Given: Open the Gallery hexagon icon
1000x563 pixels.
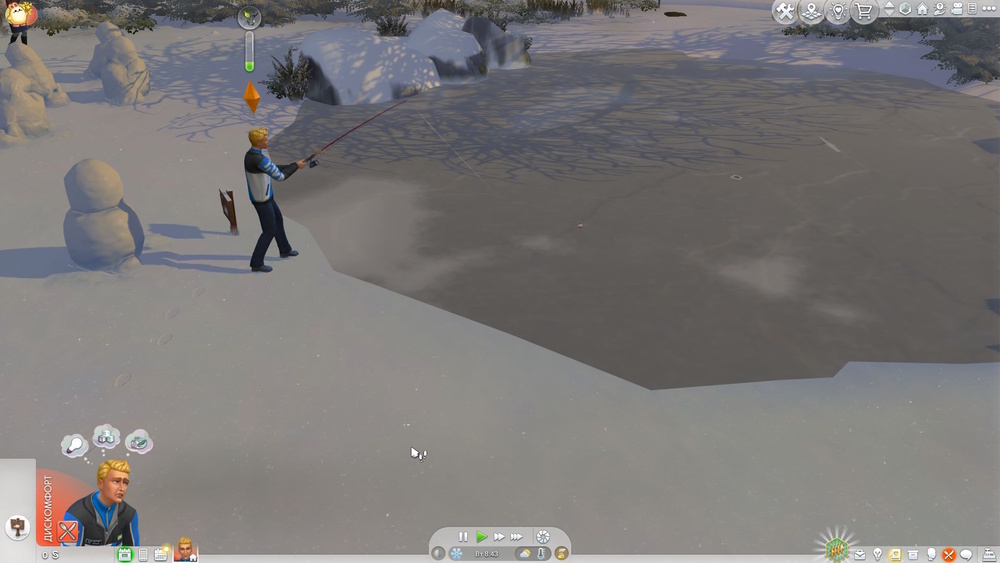Looking at the screenshot, I should pos(905,9).
